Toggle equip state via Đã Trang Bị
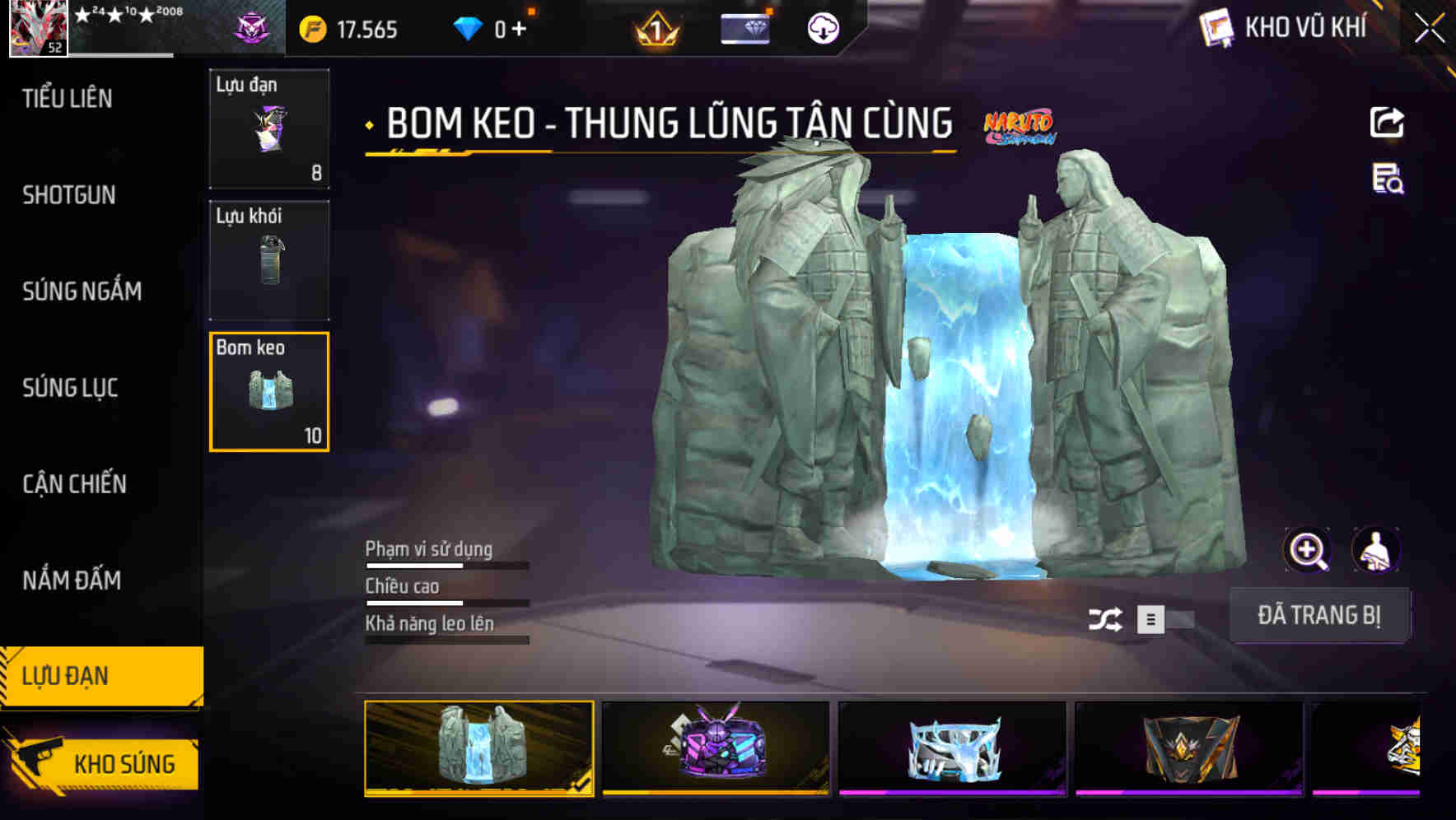Image resolution: width=1456 pixels, height=820 pixels. (1320, 616)
